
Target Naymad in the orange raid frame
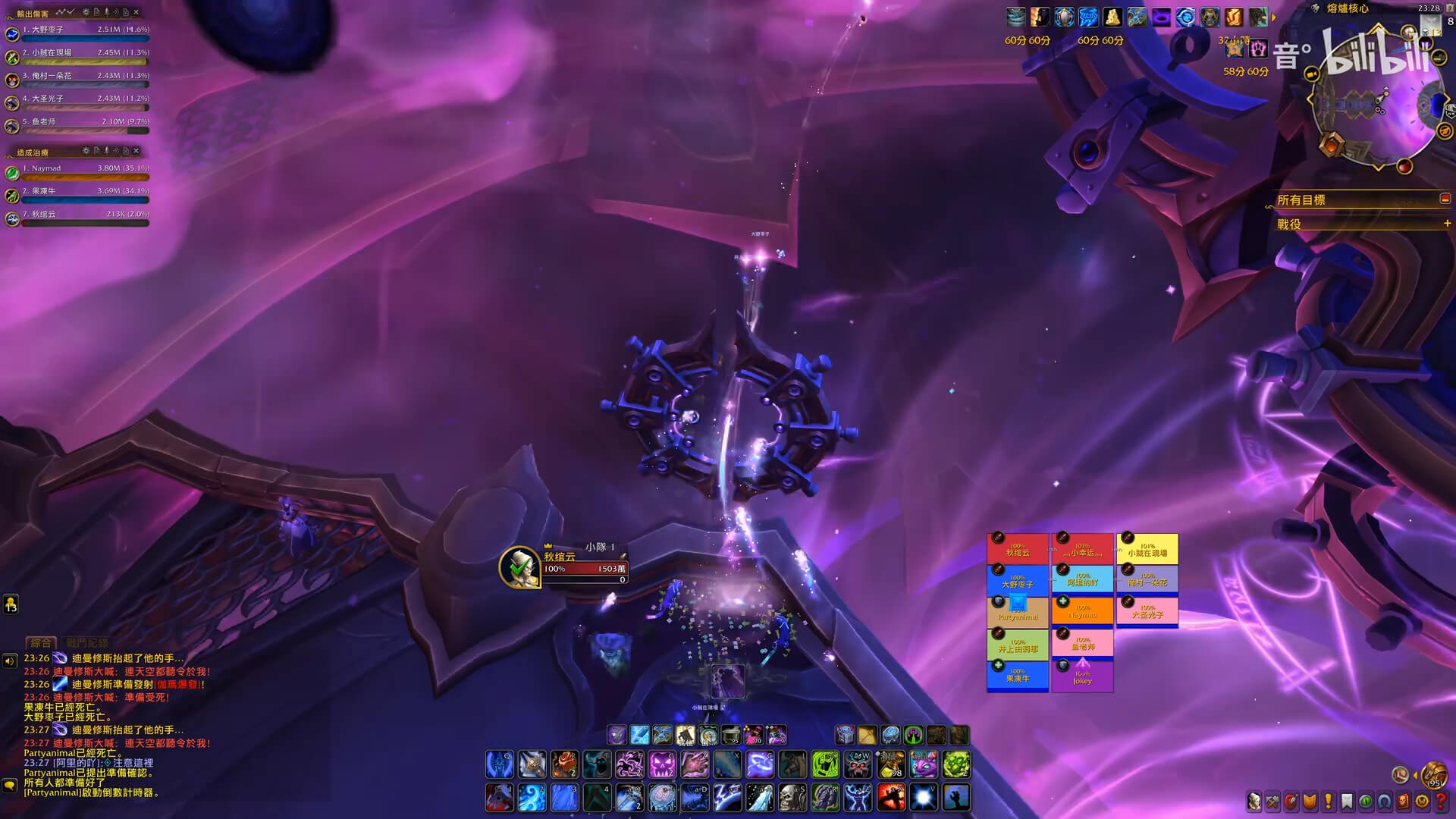coord(1082,611)
